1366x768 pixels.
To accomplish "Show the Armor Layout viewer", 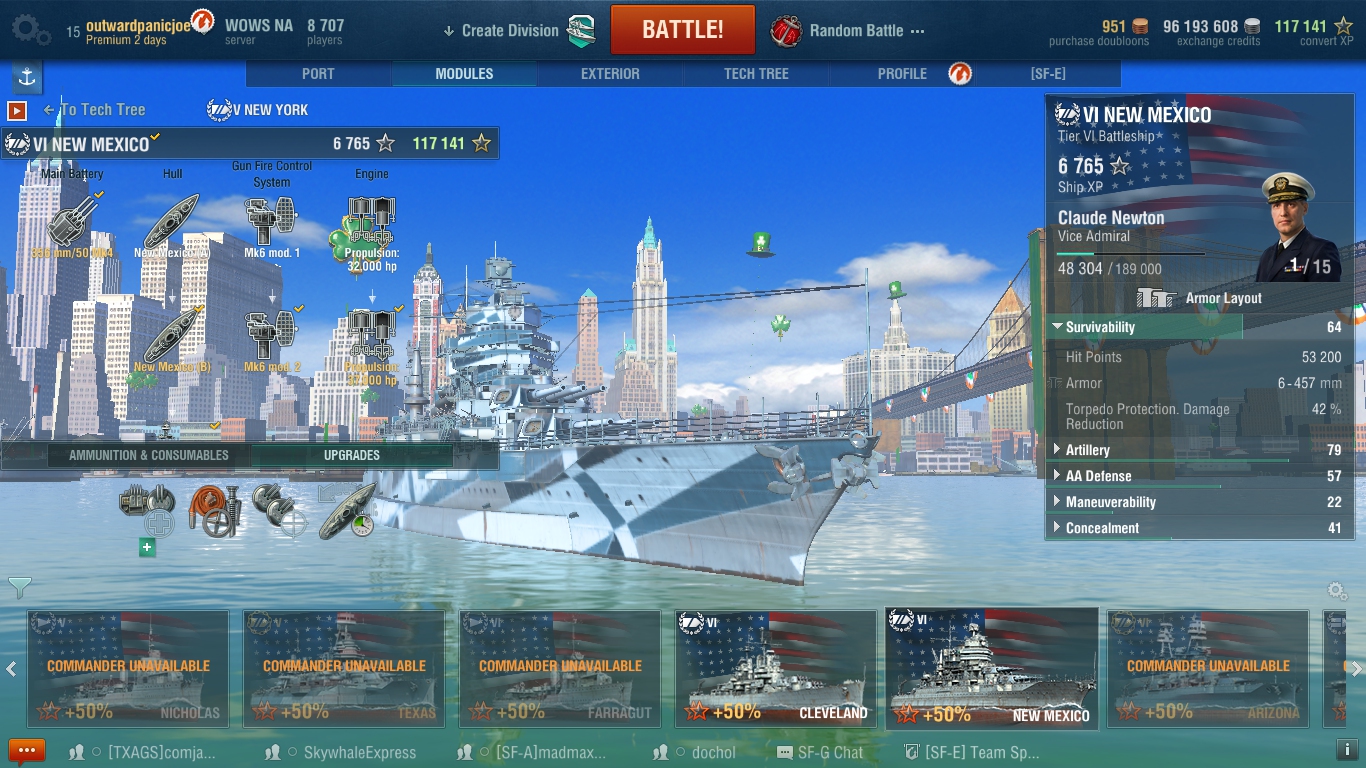I will pyautogui.click(x=1200, y=298).
